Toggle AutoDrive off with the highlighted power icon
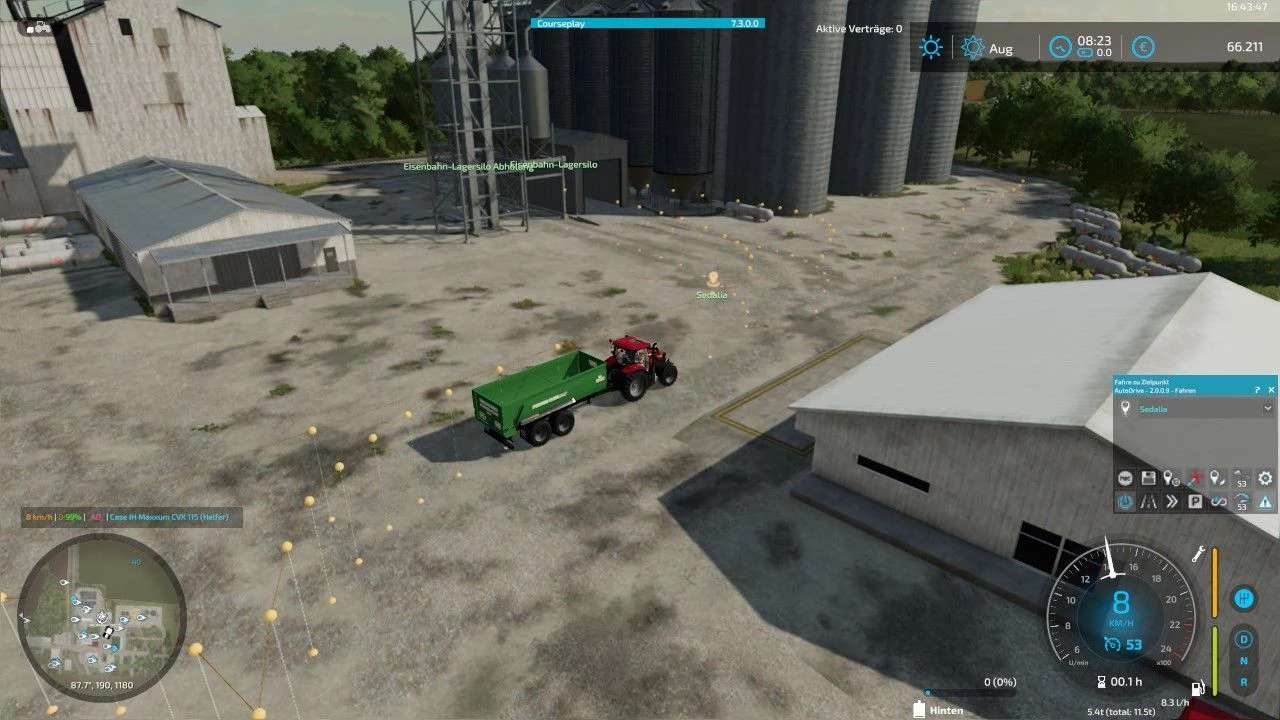 point(1125,501)
